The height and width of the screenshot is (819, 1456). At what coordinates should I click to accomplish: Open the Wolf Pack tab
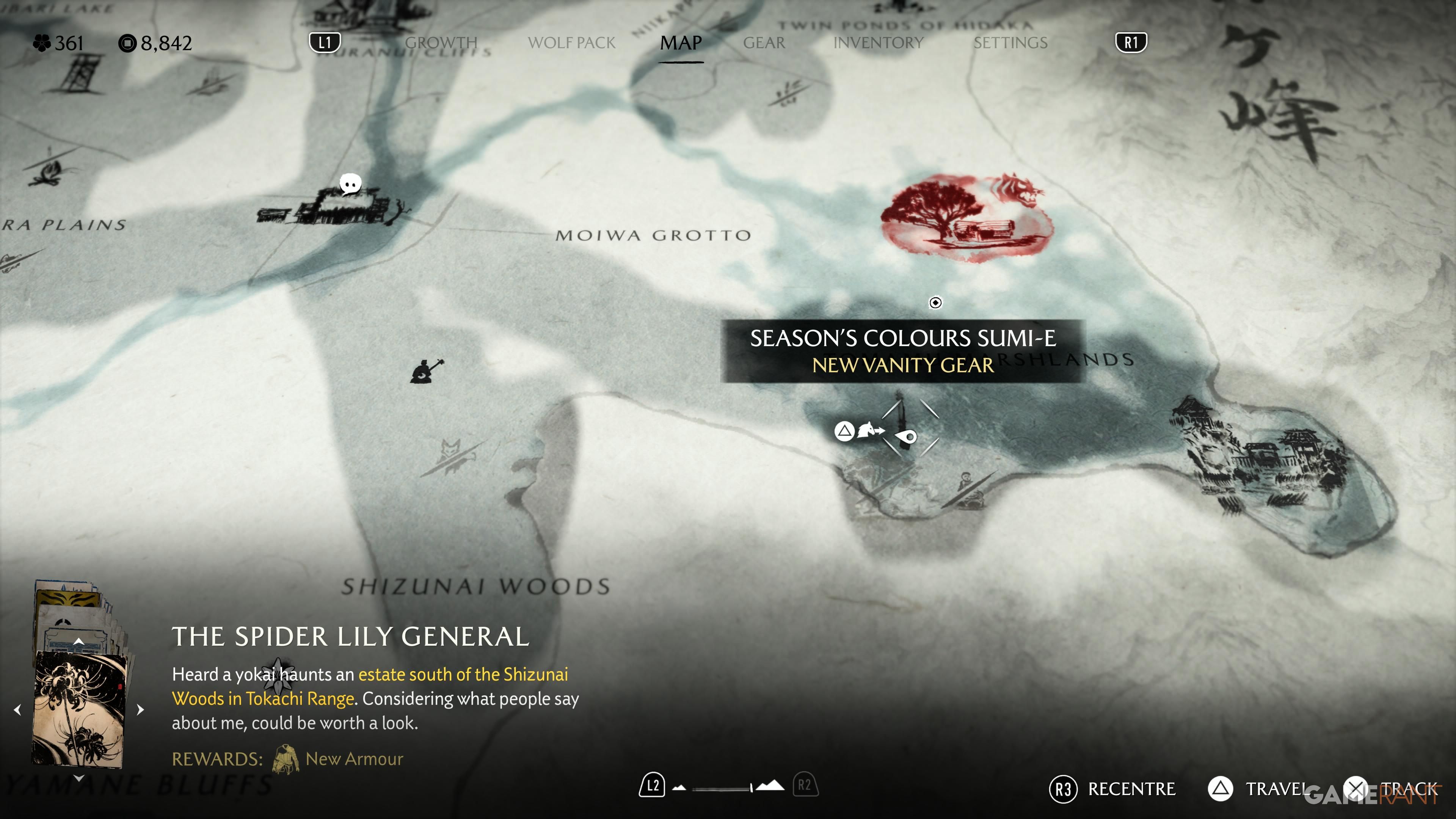pyautogui.click(x=571, y=43)
